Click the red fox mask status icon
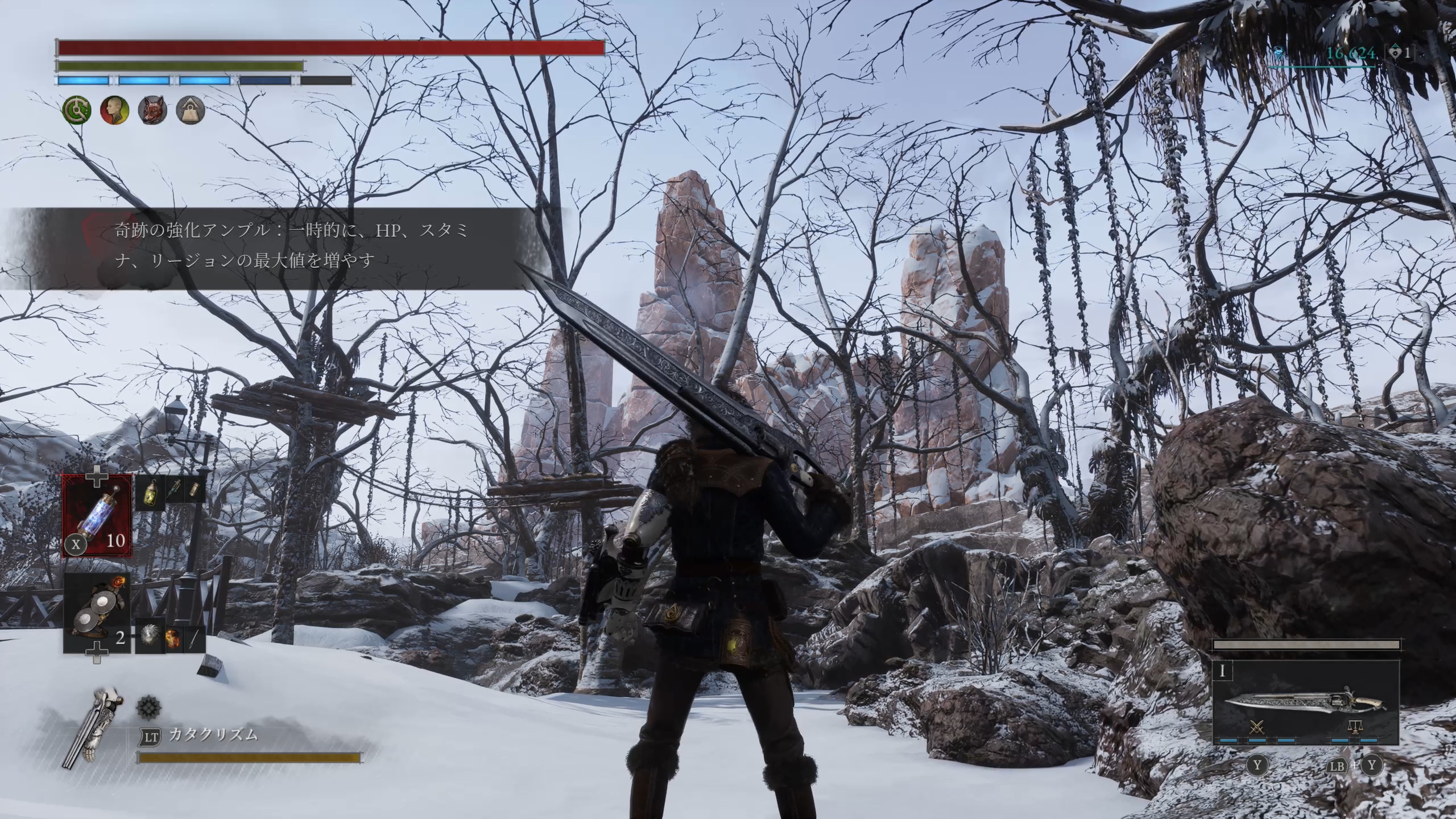1456x819 pixels. point(152,110)
